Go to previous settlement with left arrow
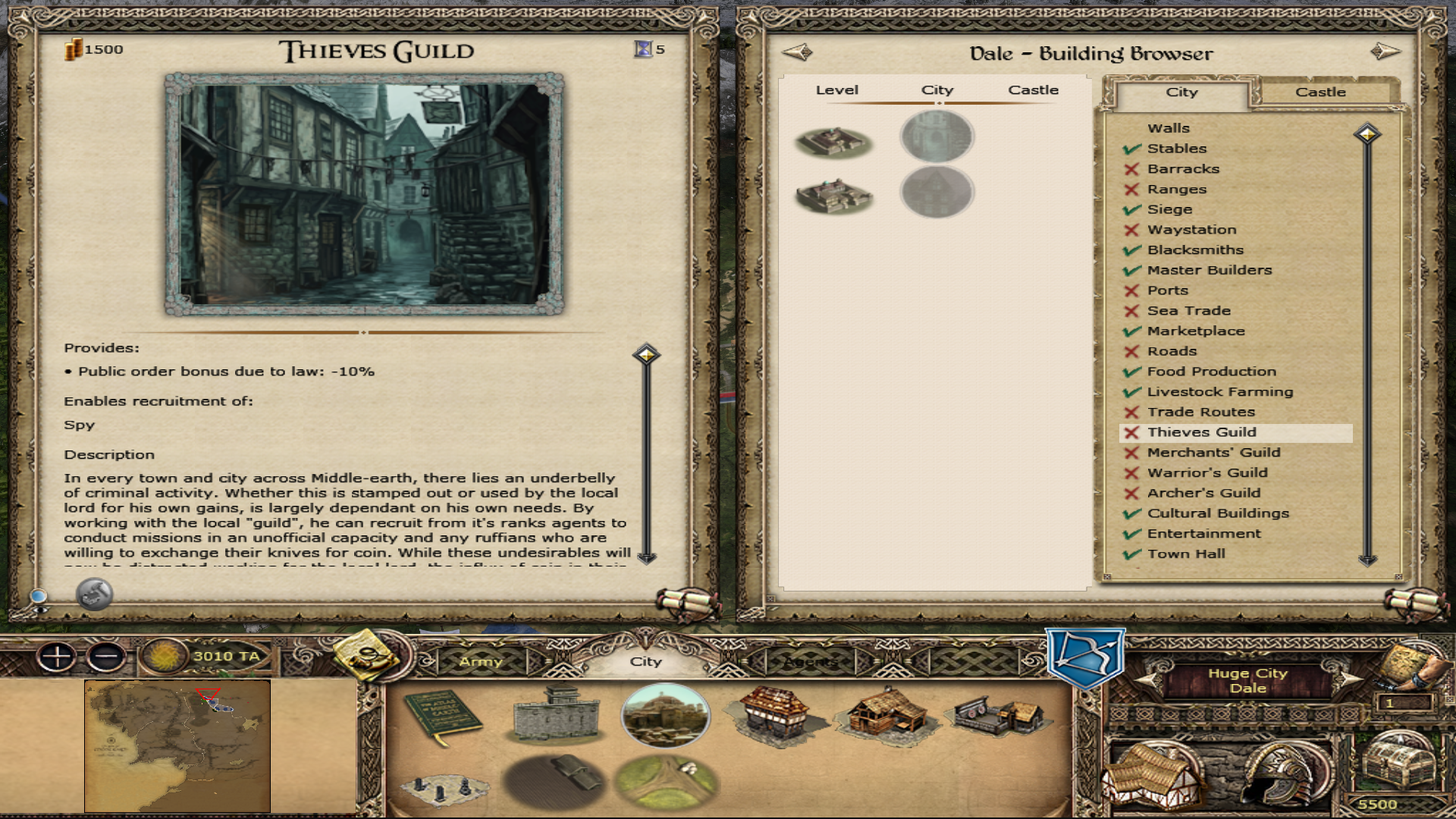Image resolution: width=1456 pixels, height=819 pixels. pos(797,52)
